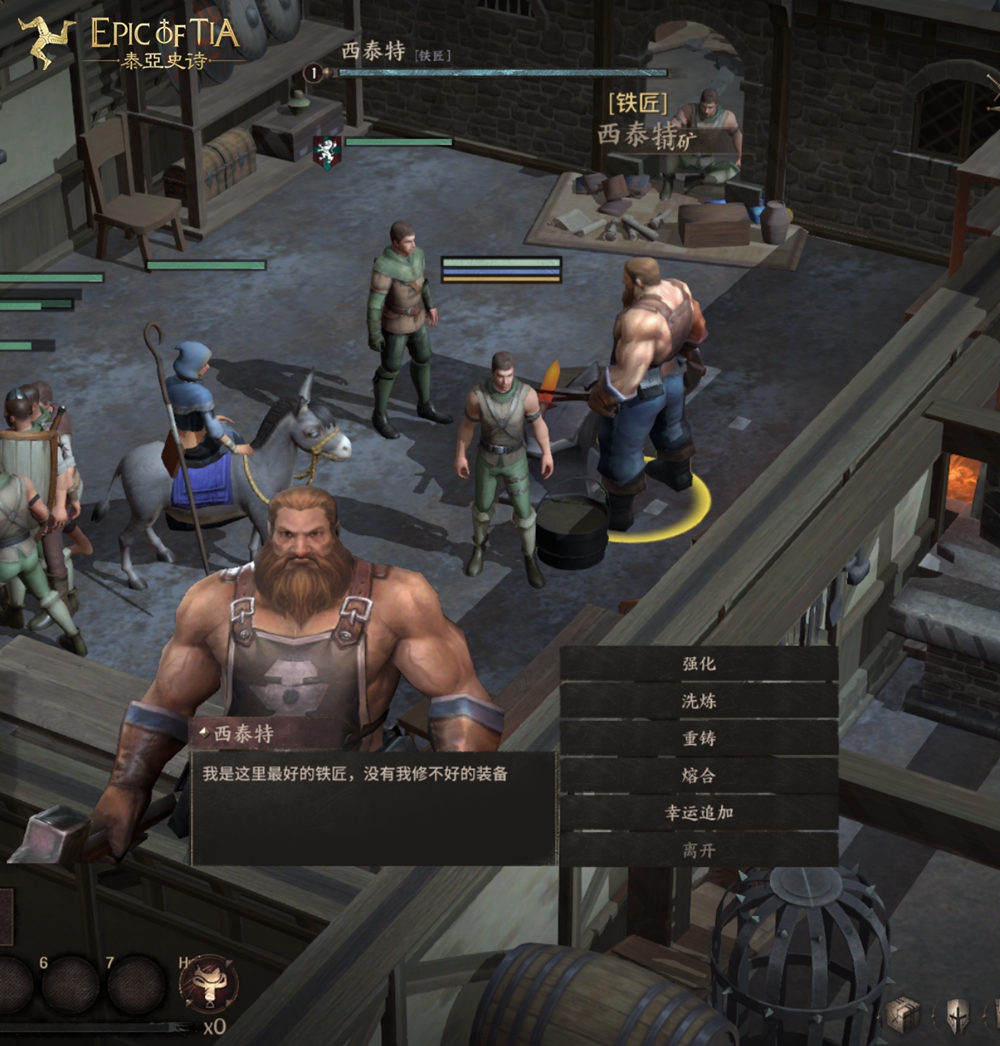Select the 洗炼 (Refine) option

[699, 701]
